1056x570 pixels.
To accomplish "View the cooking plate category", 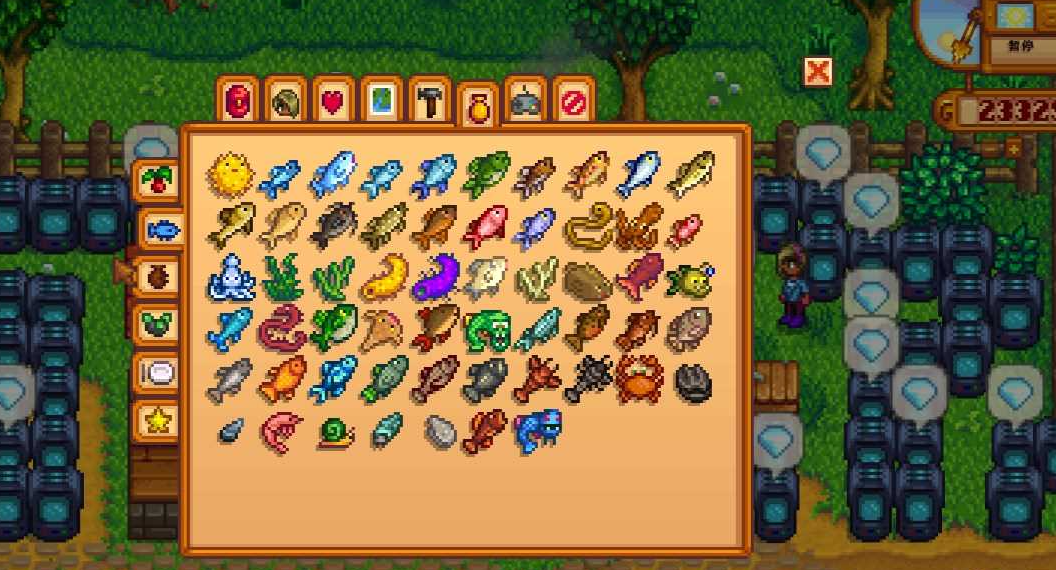I will click(x=157, y=373).
